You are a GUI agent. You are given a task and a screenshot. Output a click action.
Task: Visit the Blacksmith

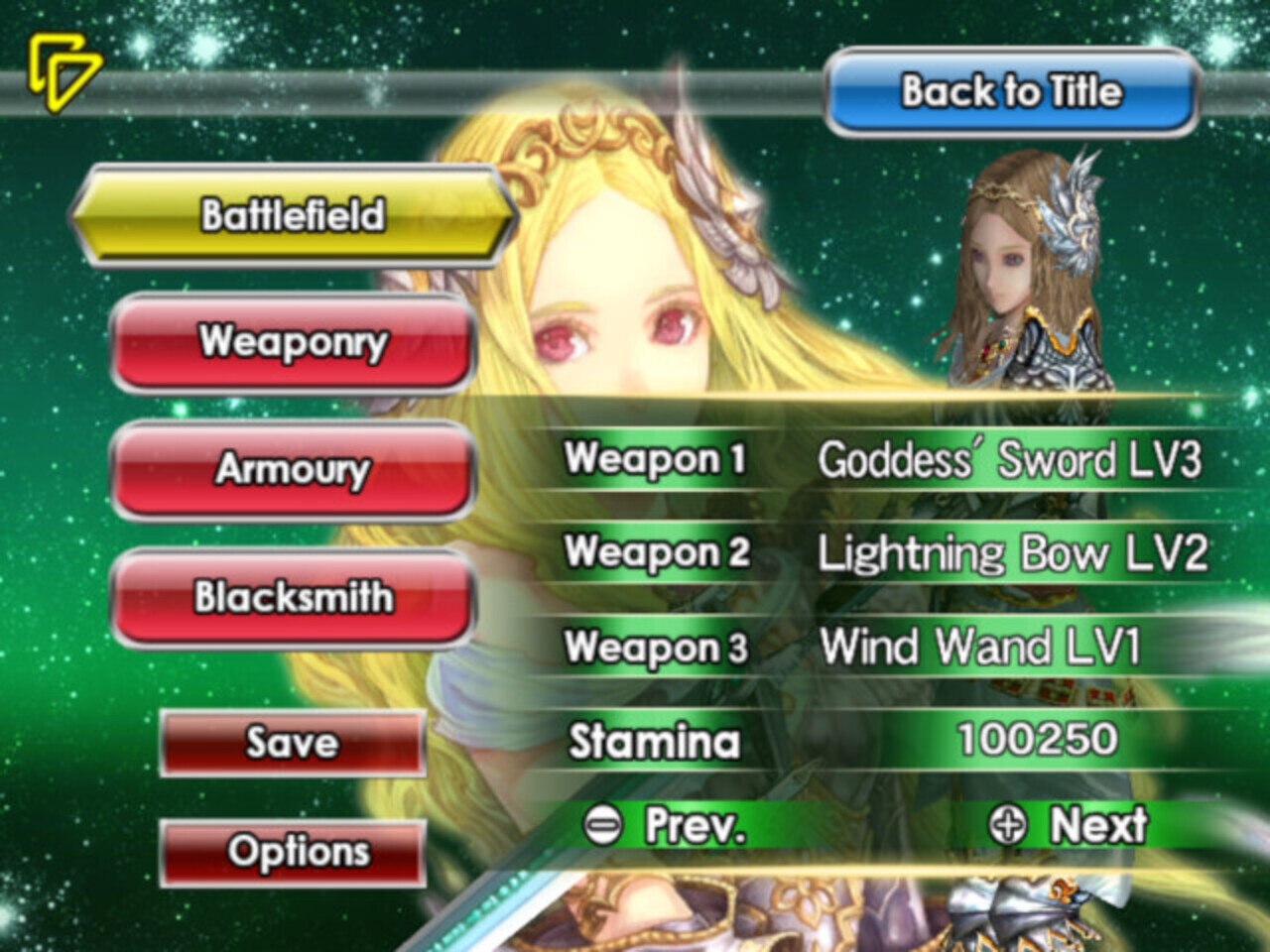click(293, 597)
